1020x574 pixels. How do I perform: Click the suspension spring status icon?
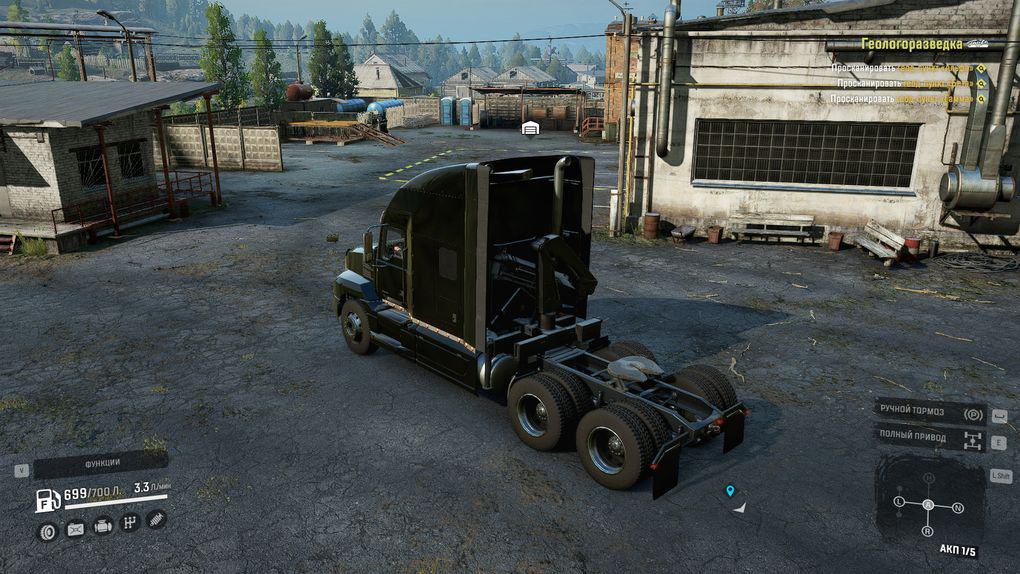coord(156,519)
